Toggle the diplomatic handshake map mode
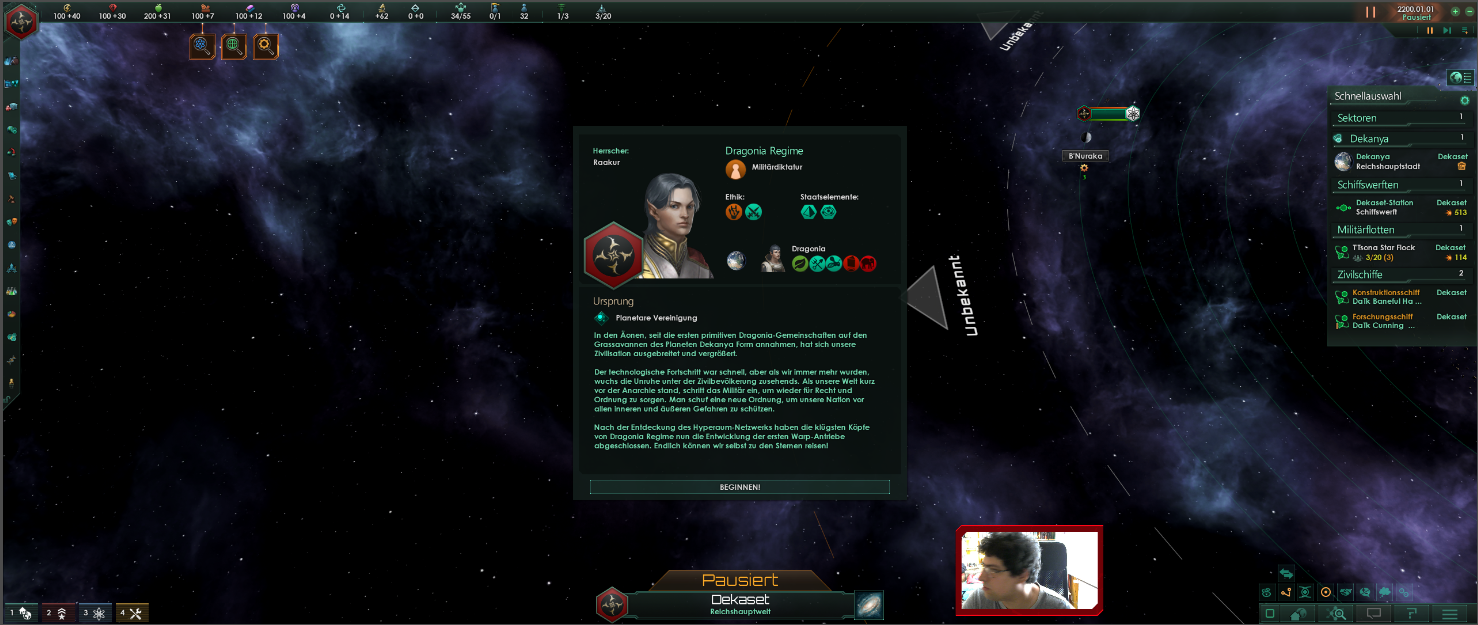 tap(1346, 592)
